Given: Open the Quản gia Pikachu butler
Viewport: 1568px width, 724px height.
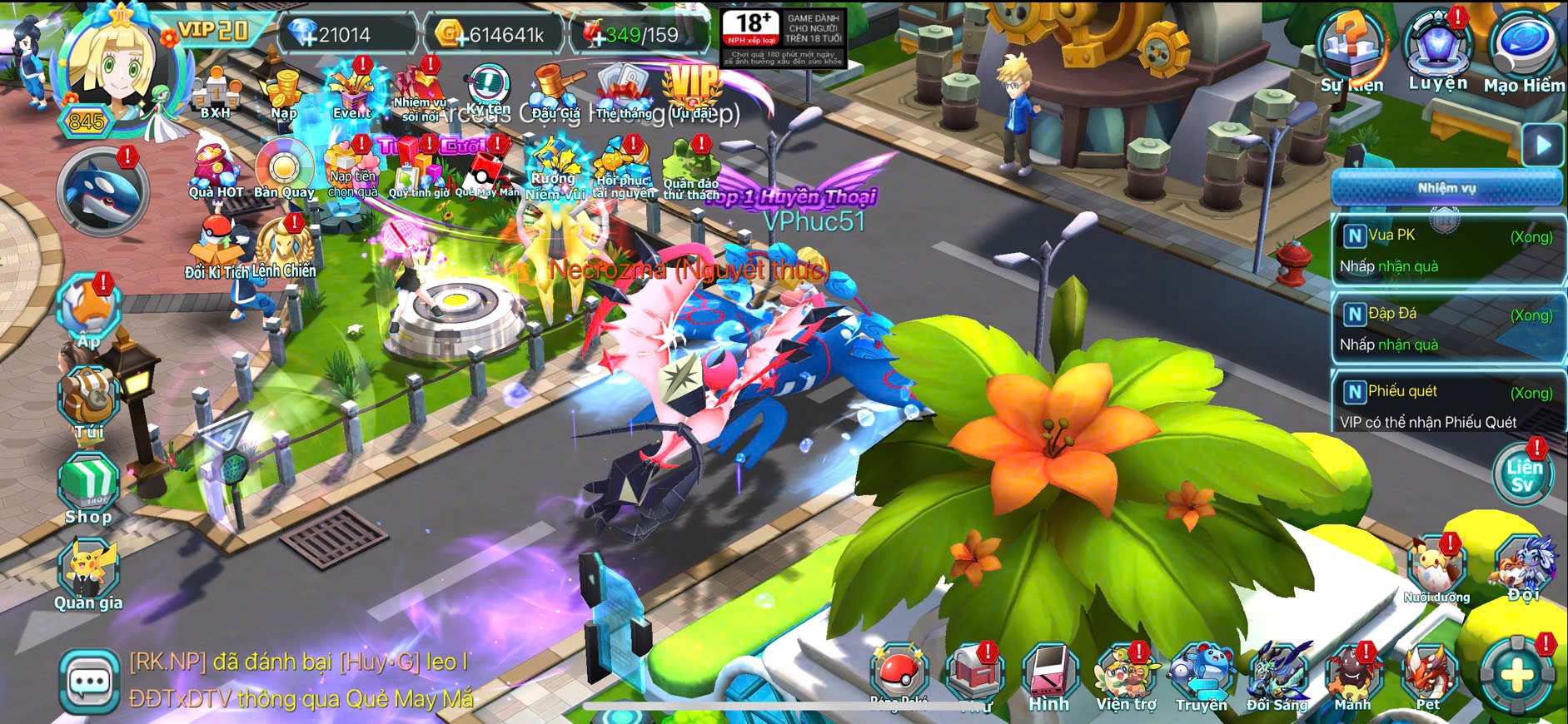Looking at the screenshot, I should click(88, 573).
